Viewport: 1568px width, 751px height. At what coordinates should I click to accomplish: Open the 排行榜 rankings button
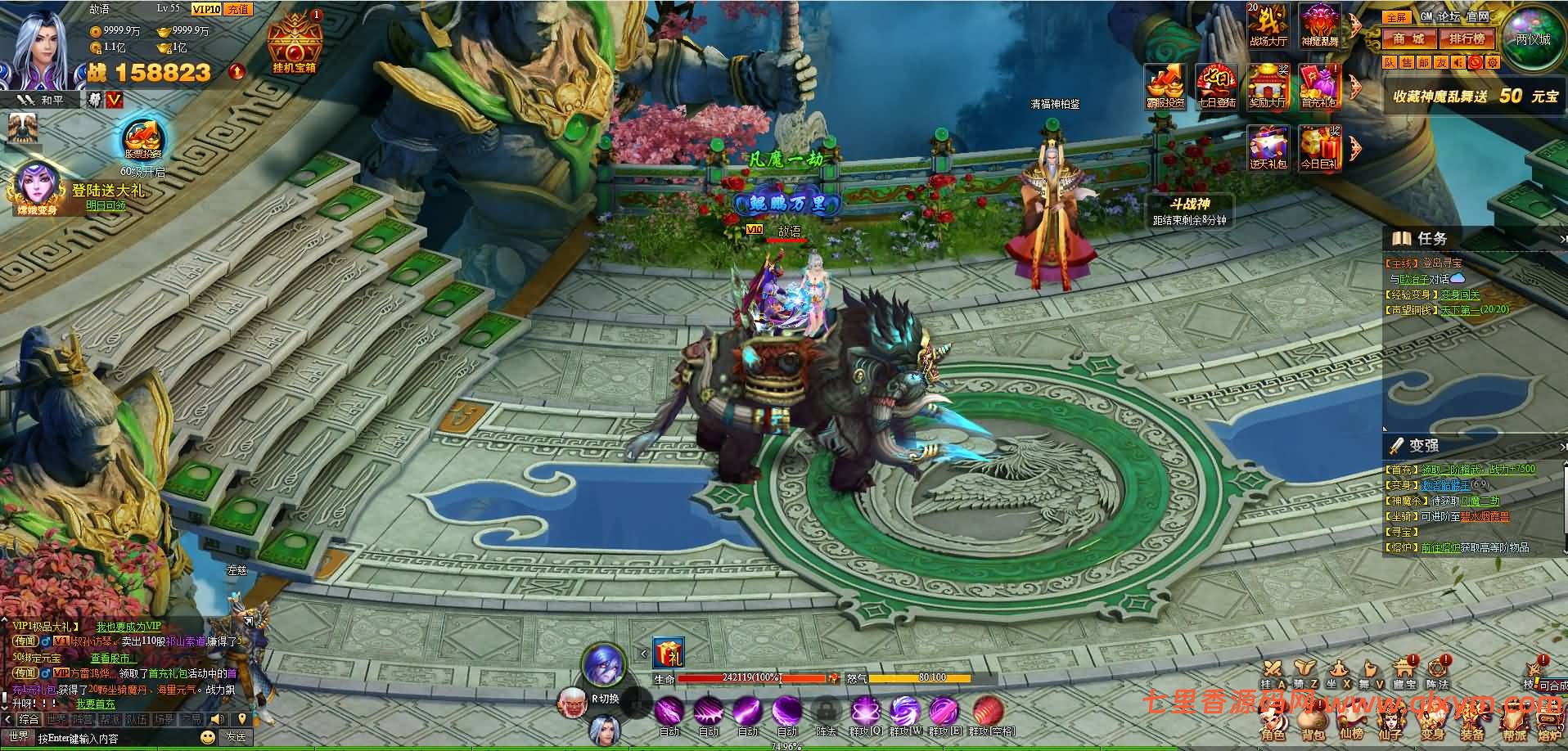(1467, 38)
